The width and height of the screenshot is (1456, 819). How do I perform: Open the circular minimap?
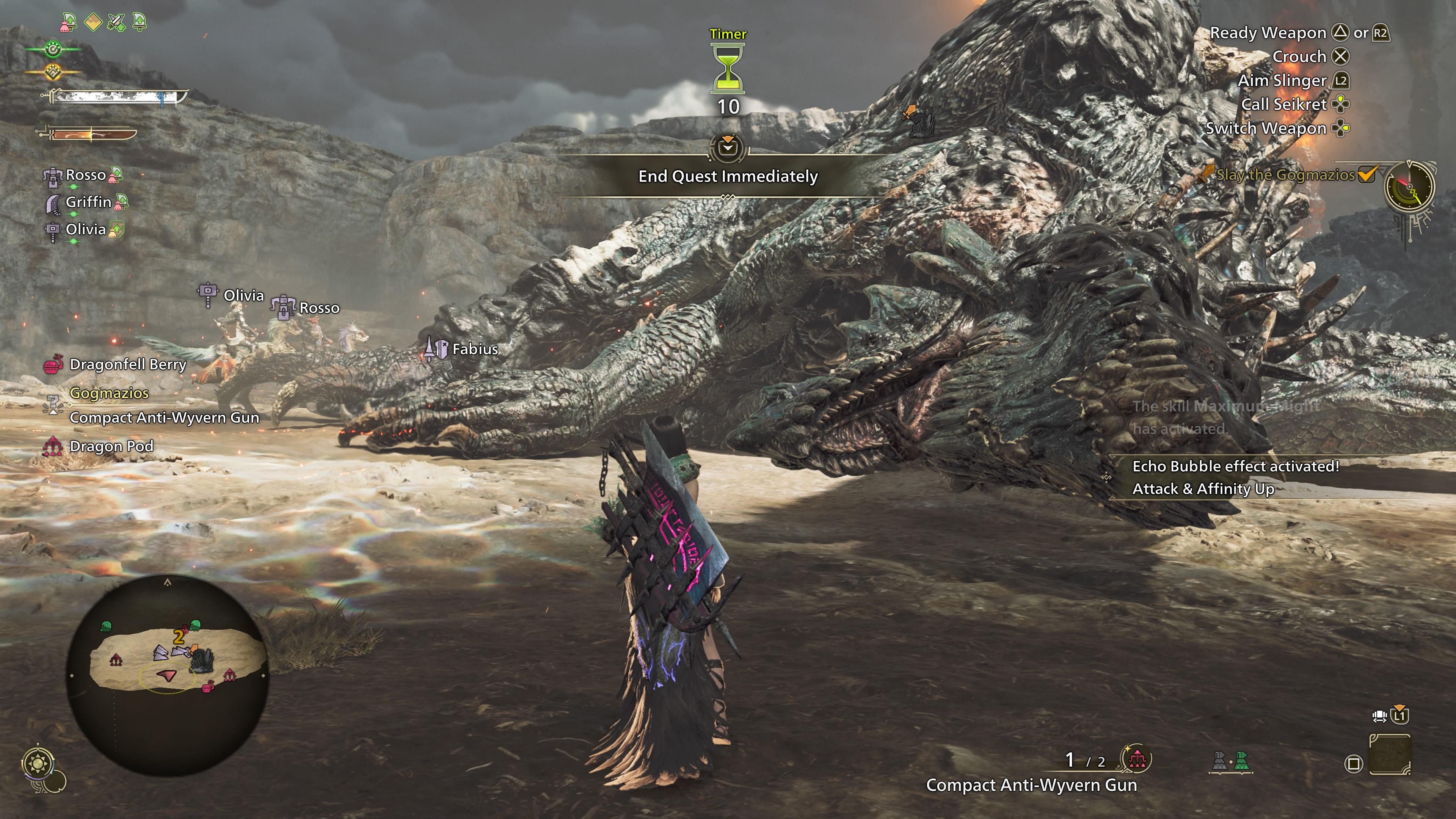click(167, 674)
